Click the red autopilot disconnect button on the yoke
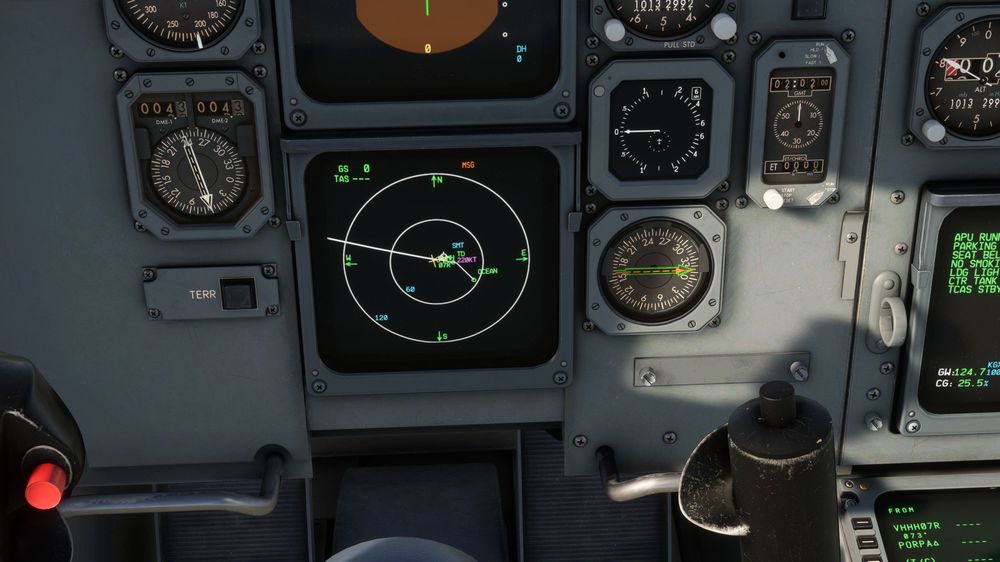This screenshot has width=1000, height=562. [44, 485]
